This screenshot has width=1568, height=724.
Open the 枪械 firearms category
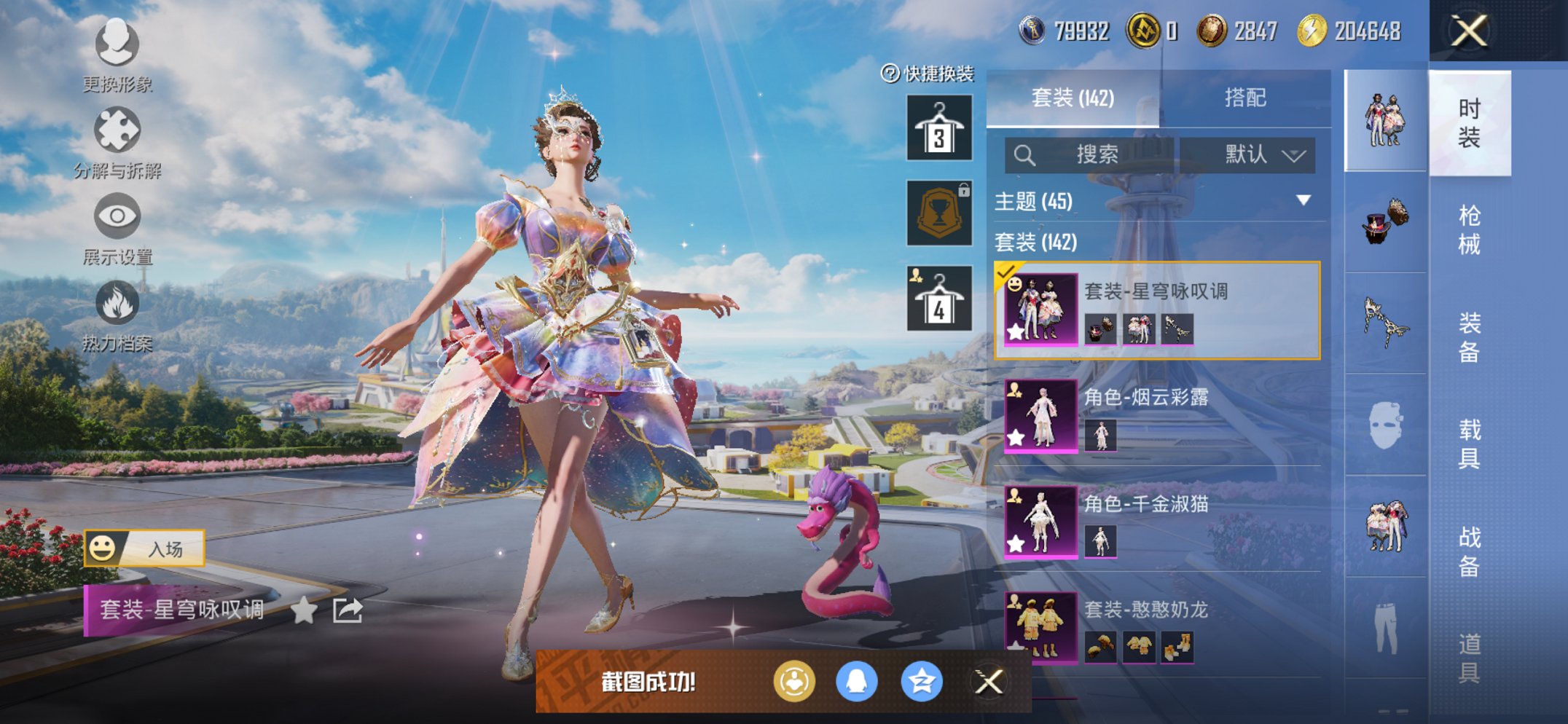(x=1469, y=229)
